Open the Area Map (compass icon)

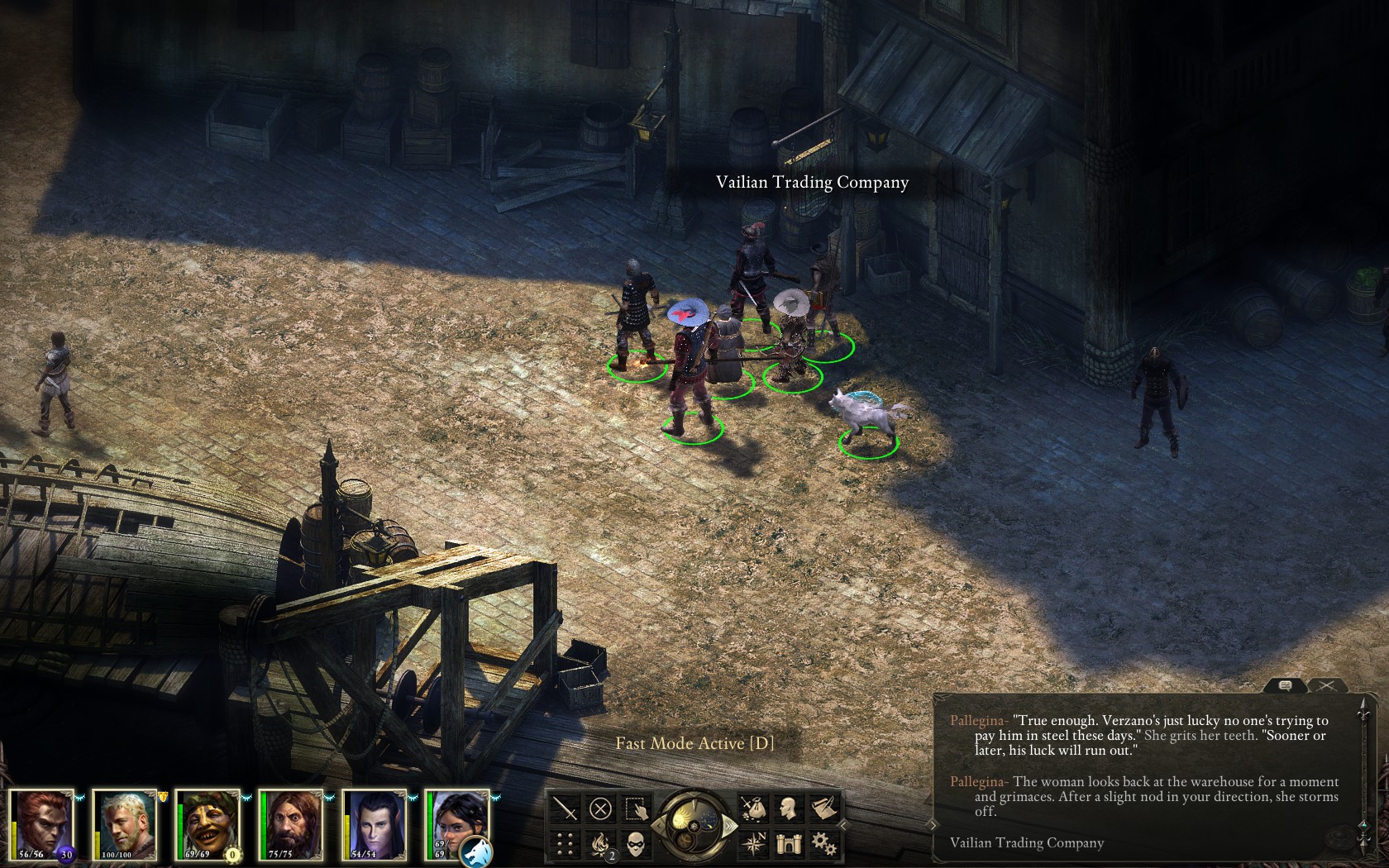(x=754, y=844)
